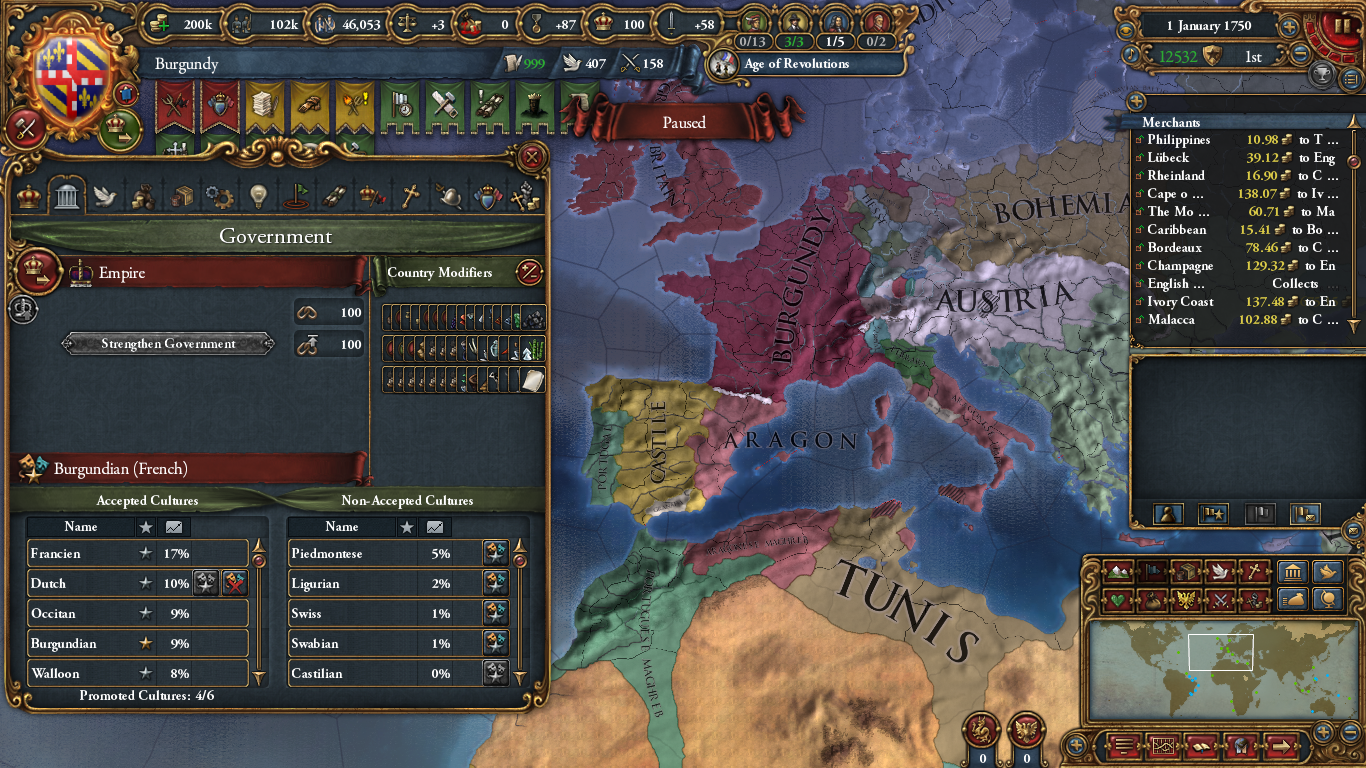Open the Ideas tab lightbulb icon

[259, 197]
